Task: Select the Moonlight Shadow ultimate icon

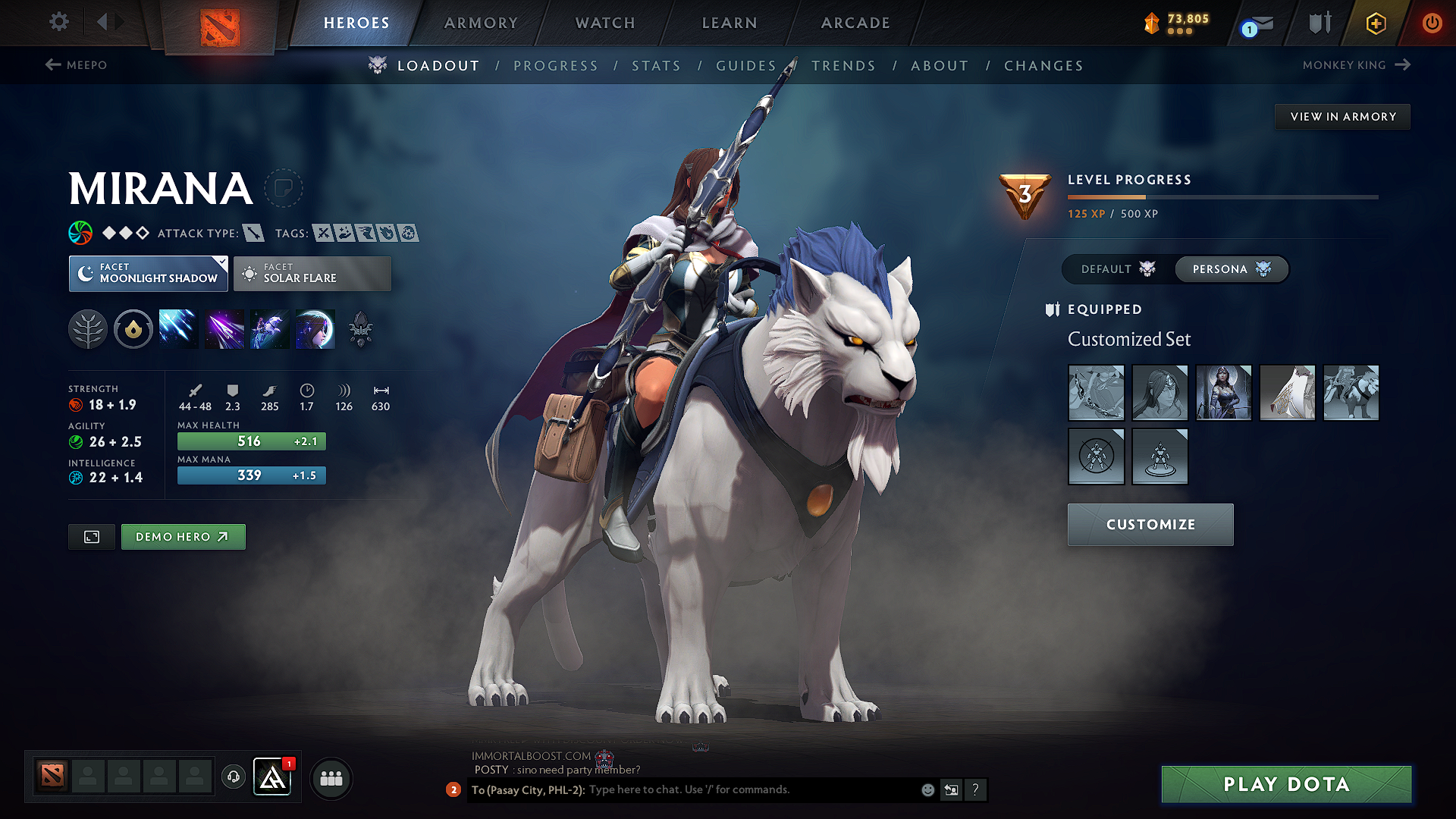Action: 315,328
